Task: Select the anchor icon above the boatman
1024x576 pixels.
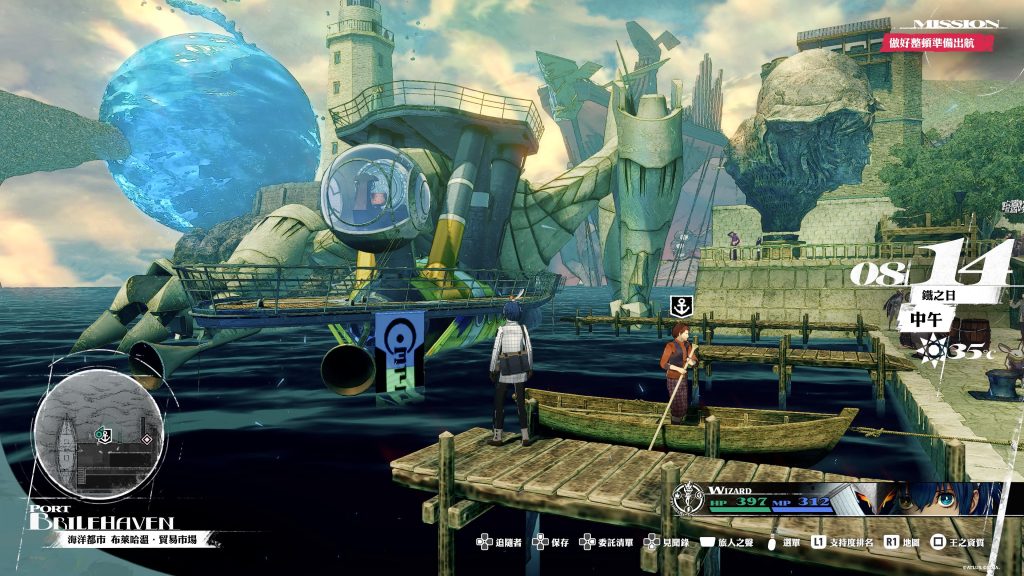Action: (x=679, y=307)
